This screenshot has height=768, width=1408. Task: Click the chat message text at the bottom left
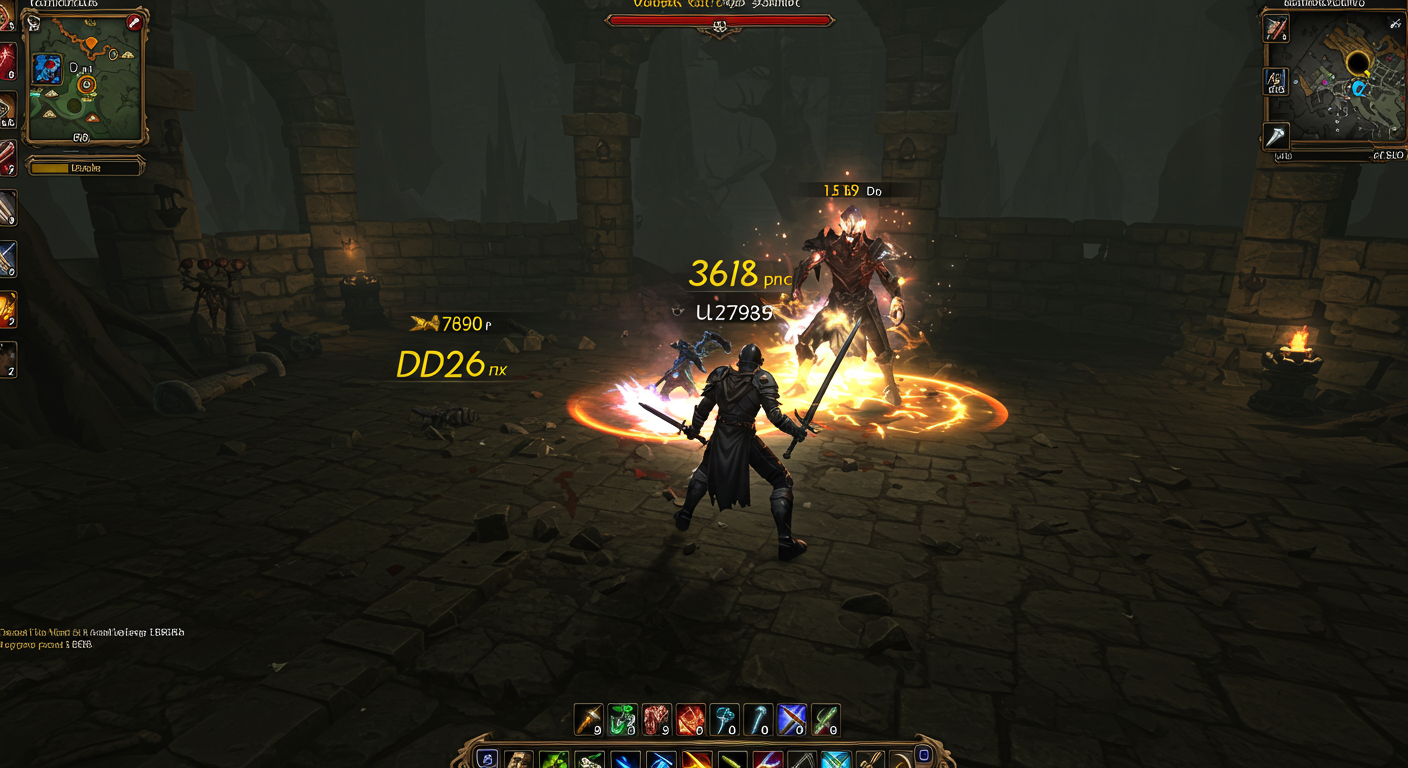pyautogui.click(x=90, y=632)
